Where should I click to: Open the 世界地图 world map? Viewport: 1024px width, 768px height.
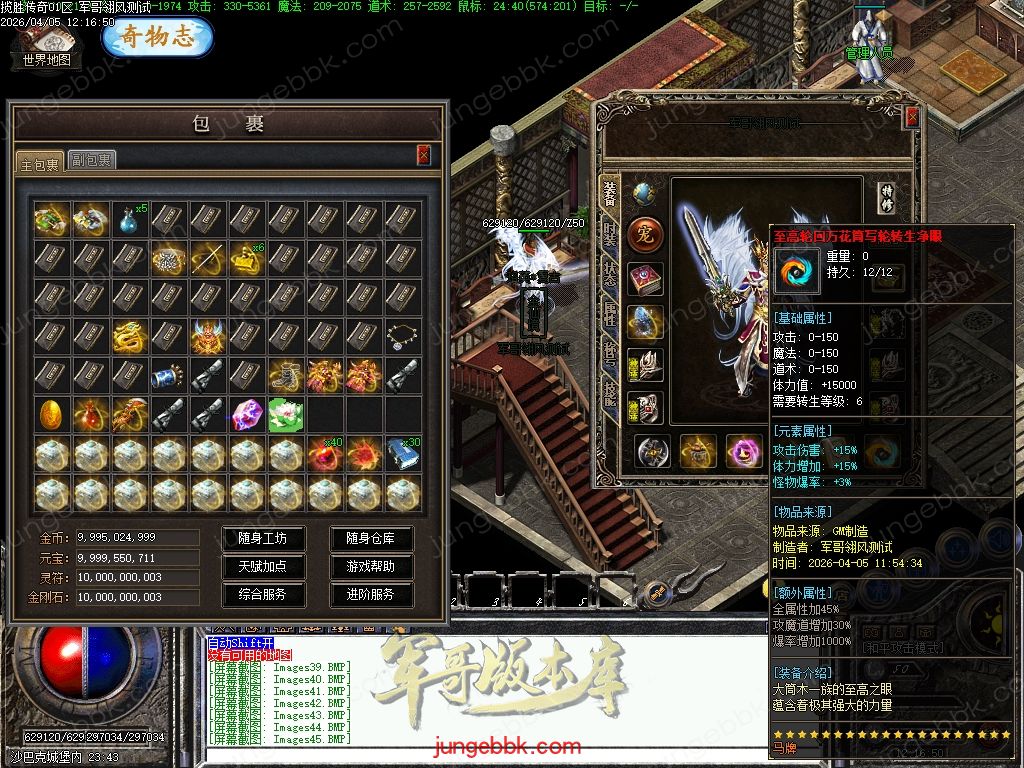pyautogui.click(x=47, y=47)
